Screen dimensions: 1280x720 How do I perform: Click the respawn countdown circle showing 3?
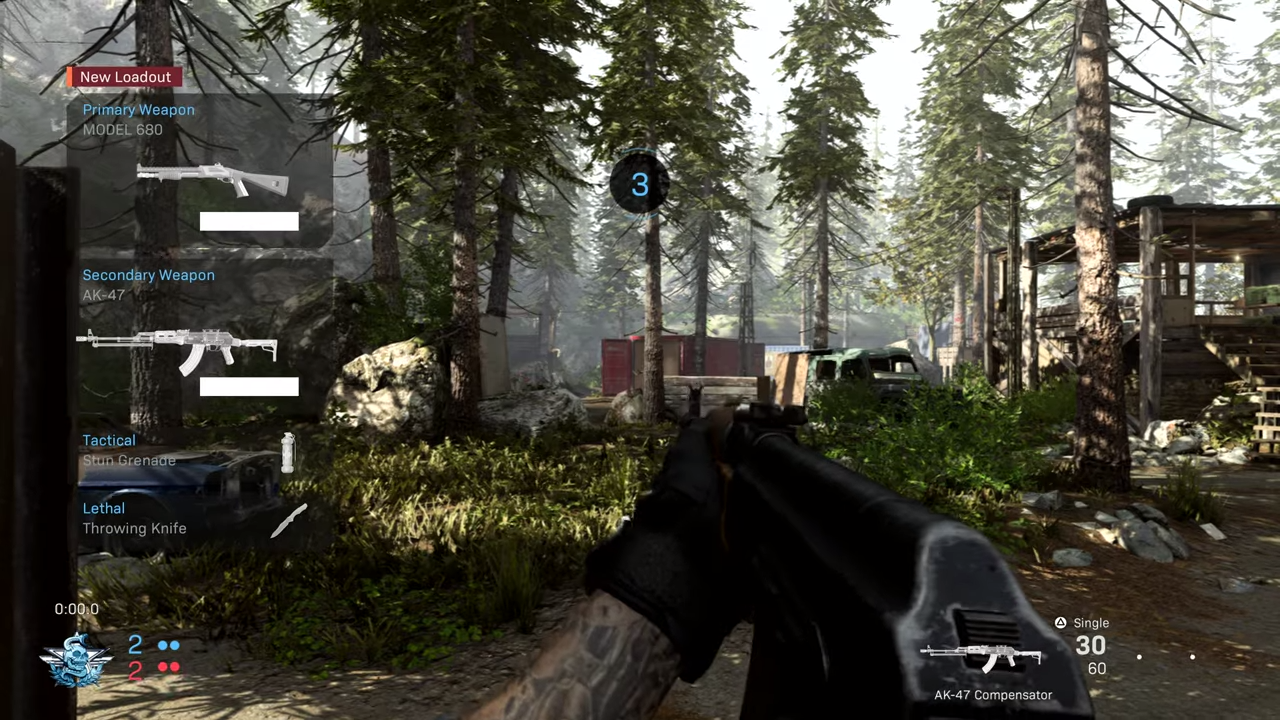point(640,184)
